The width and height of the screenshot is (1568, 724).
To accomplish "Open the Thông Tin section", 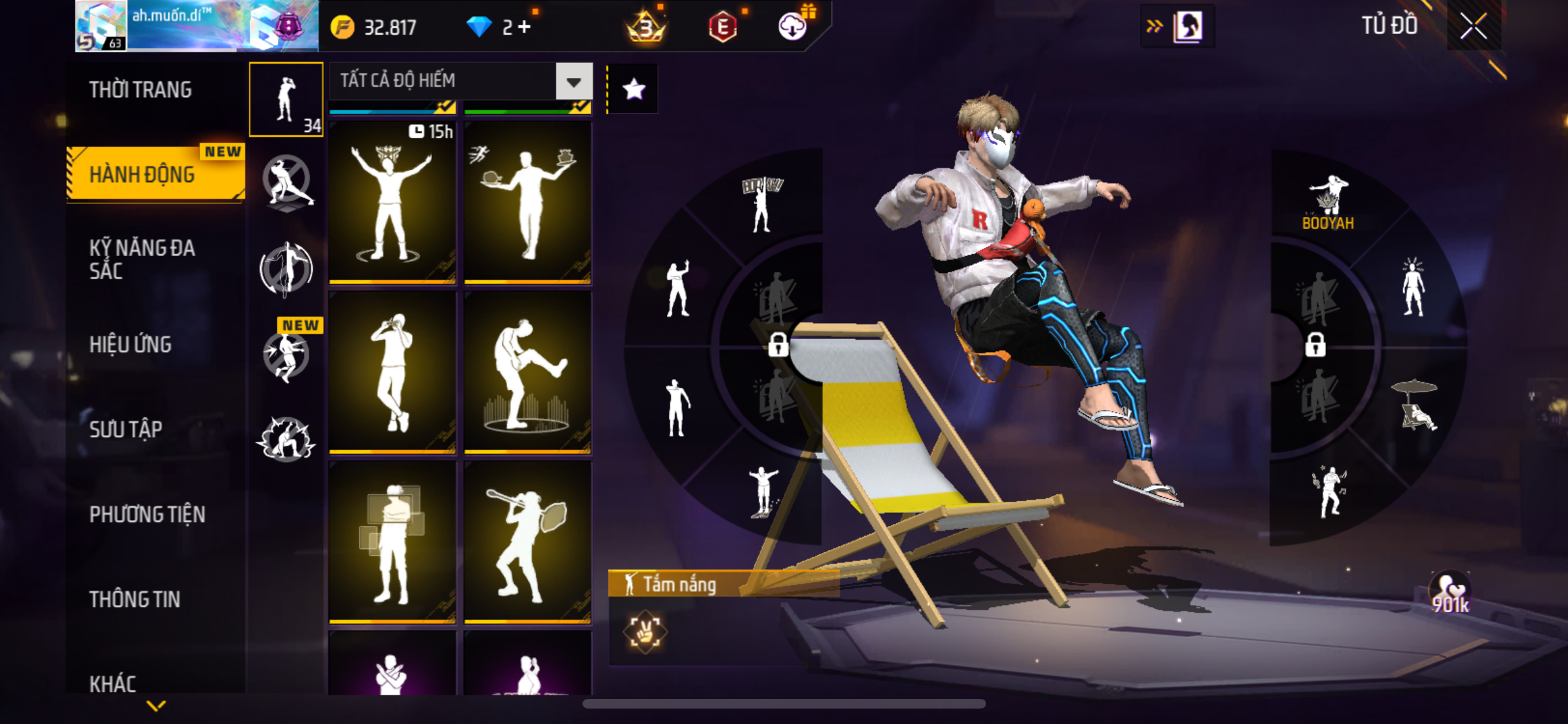I will pyautogui.click(x=135, y=599).
